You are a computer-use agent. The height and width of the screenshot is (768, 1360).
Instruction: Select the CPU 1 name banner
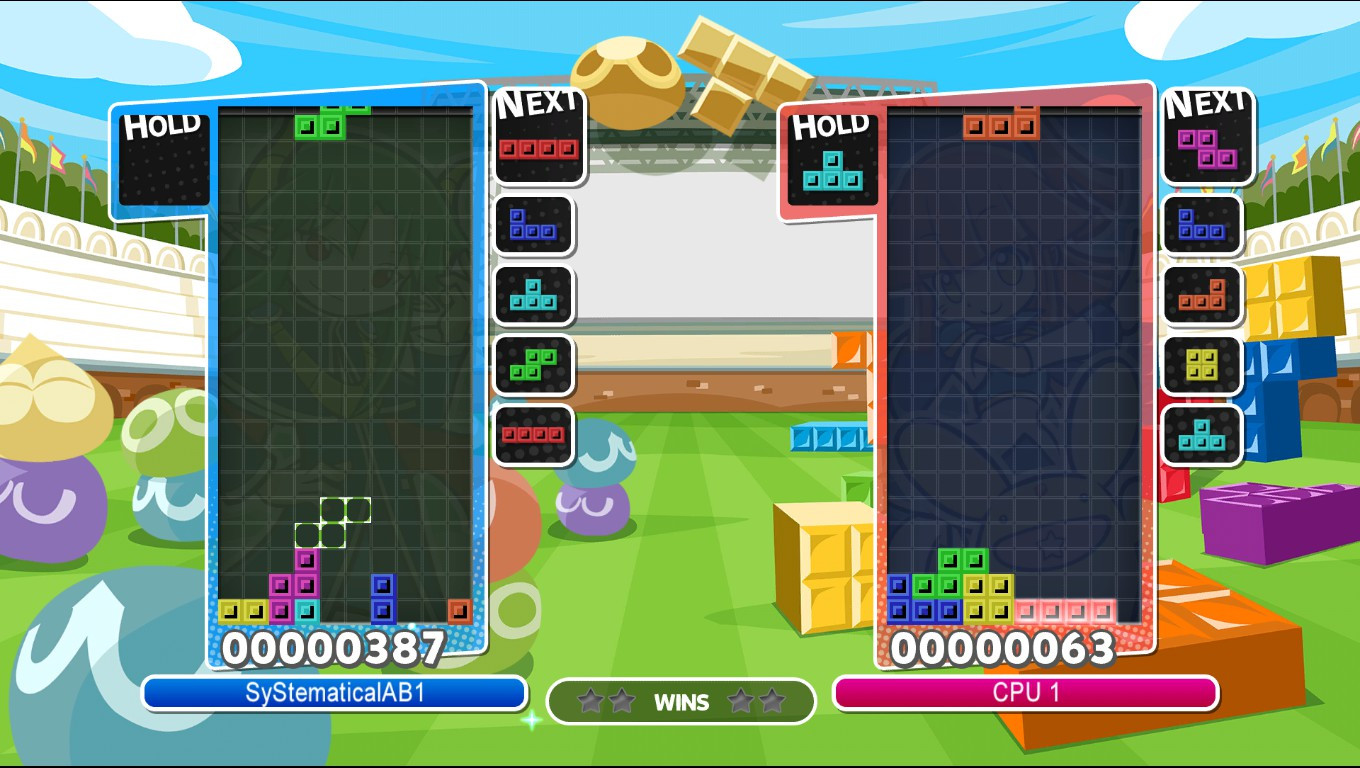pos(1026,690)
